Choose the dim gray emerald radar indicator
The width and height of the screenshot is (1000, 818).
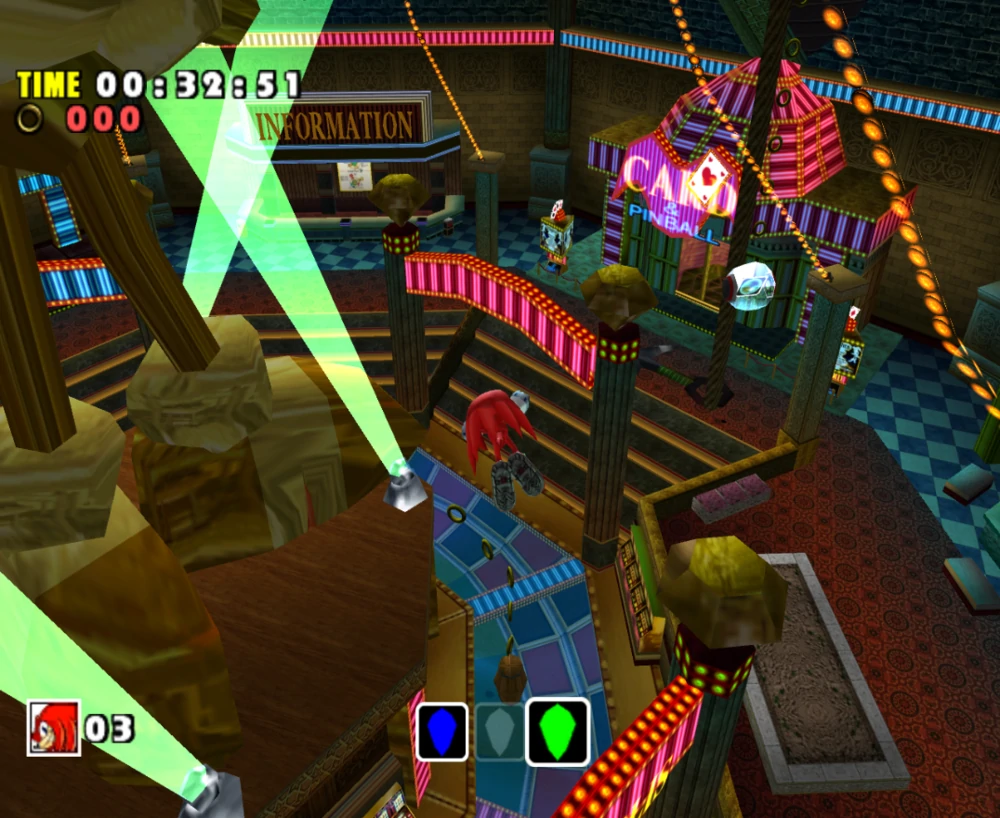click(x=498, y=731)
